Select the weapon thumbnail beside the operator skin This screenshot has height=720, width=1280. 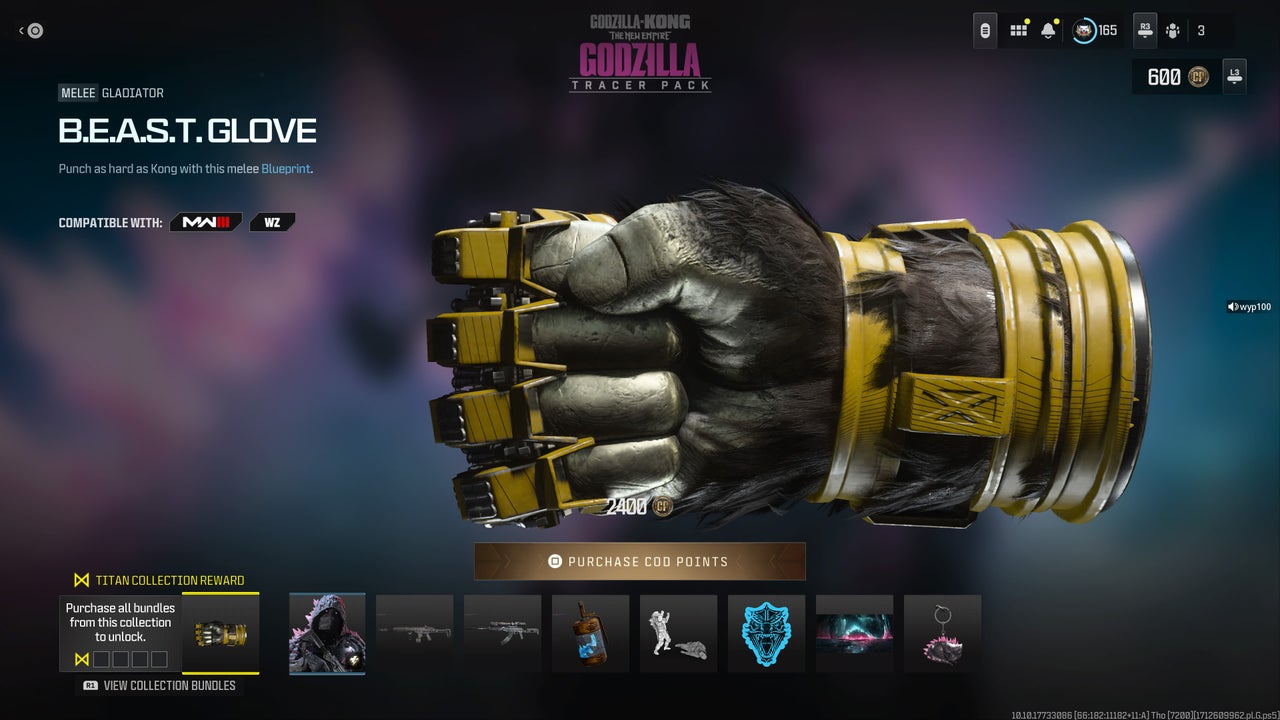coord(415,633)
